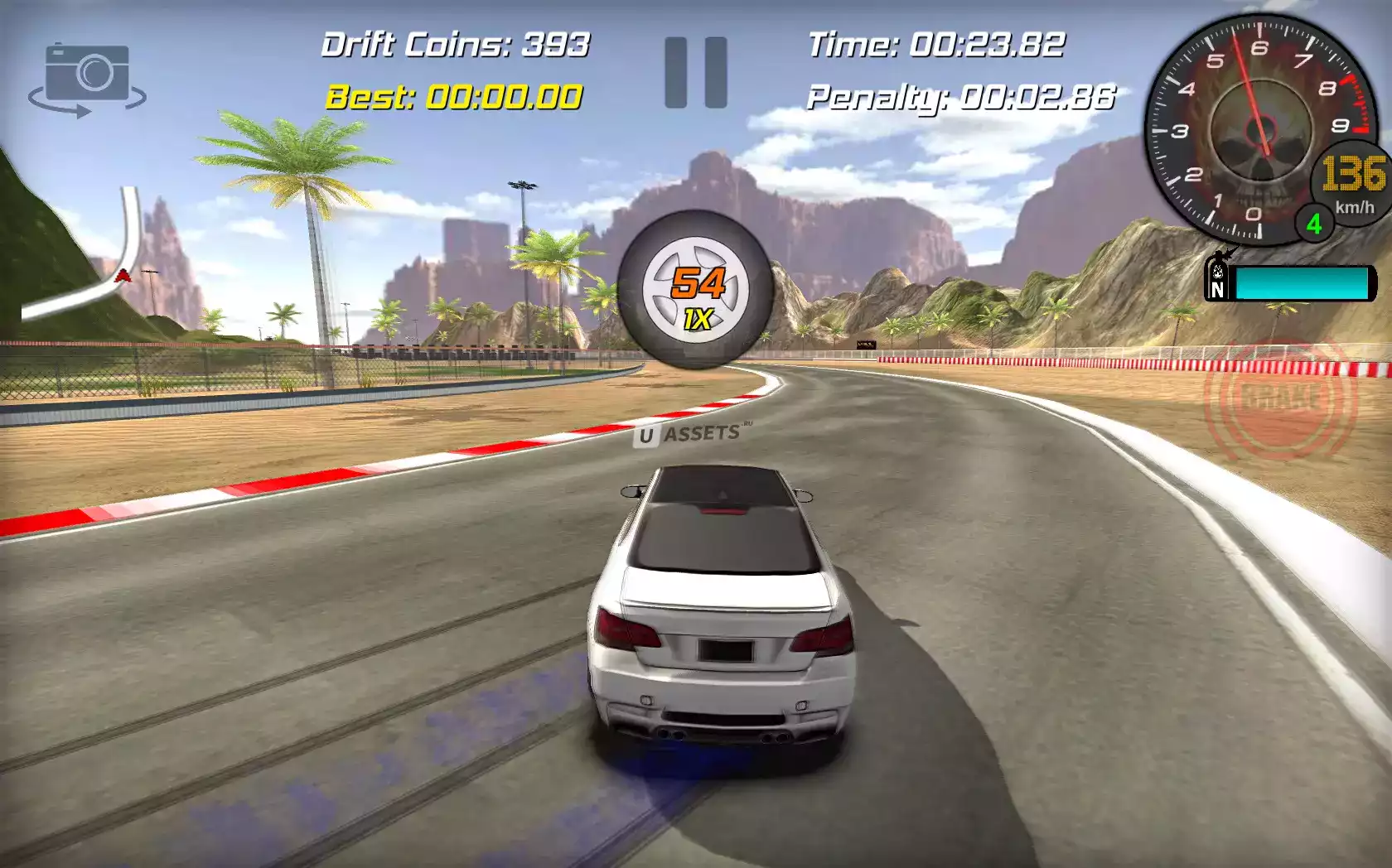The image size is (1392, 868).
Task: Activate the nitro boost bar
Action: coord(1291,282)
